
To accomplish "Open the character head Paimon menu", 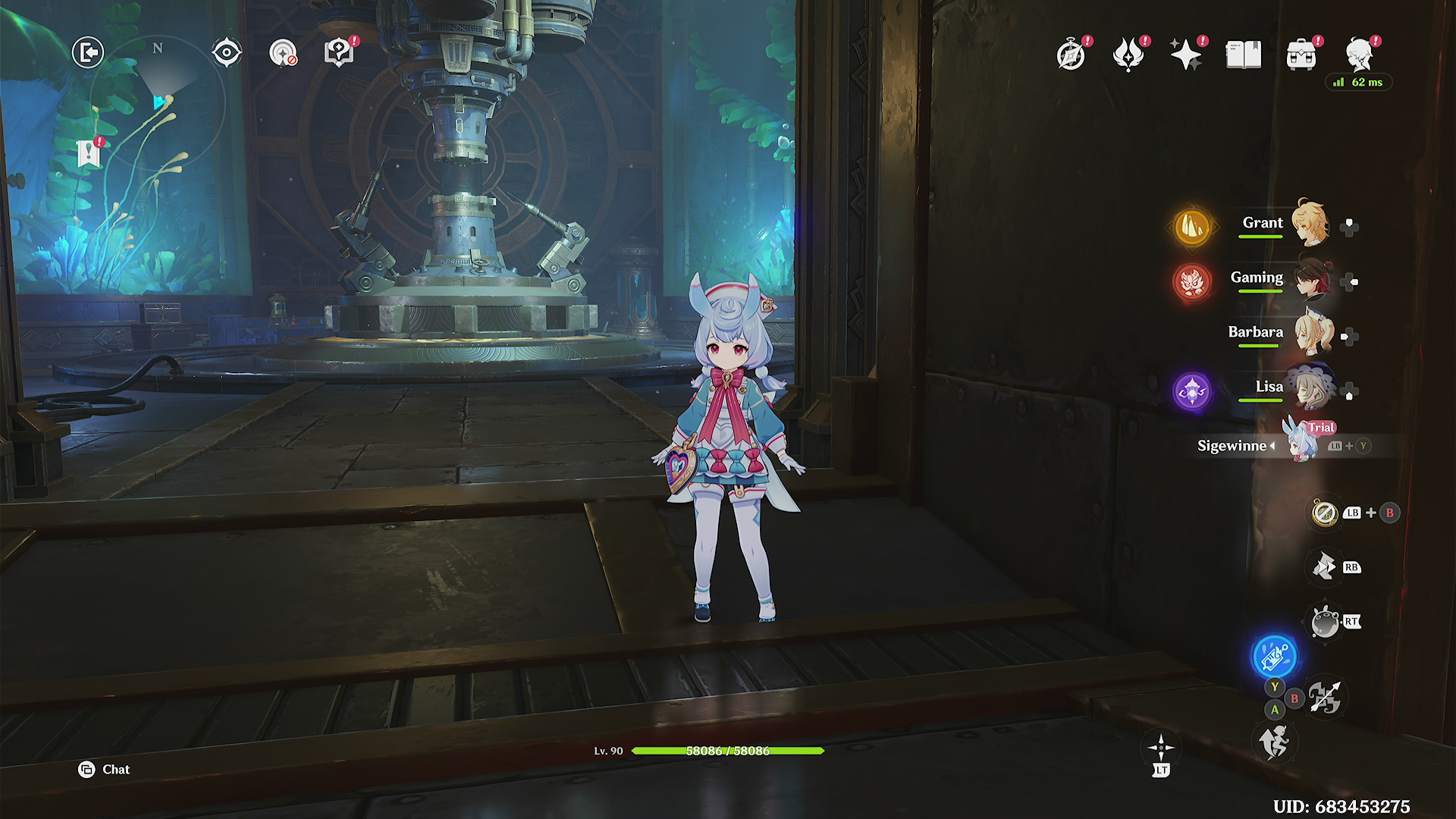I will pyautogui.click(x=1360, y=55).
